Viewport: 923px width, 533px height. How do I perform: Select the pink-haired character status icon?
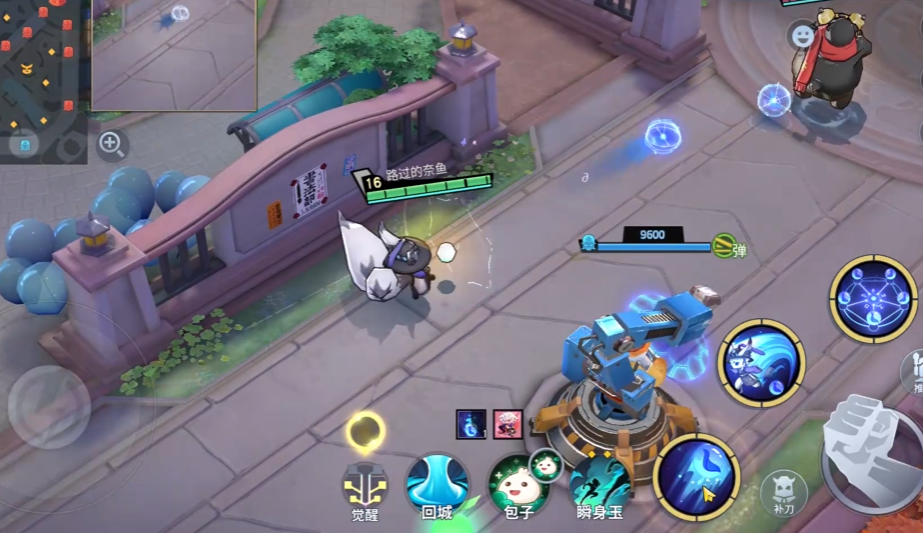(507, 424)
